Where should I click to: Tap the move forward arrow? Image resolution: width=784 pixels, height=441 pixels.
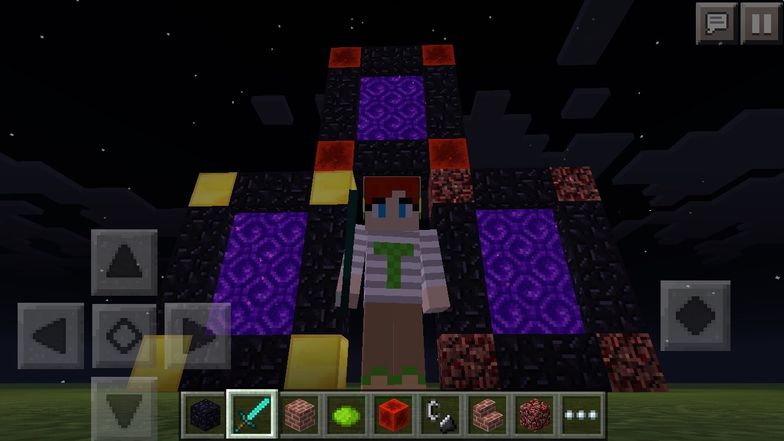point(124,262)
